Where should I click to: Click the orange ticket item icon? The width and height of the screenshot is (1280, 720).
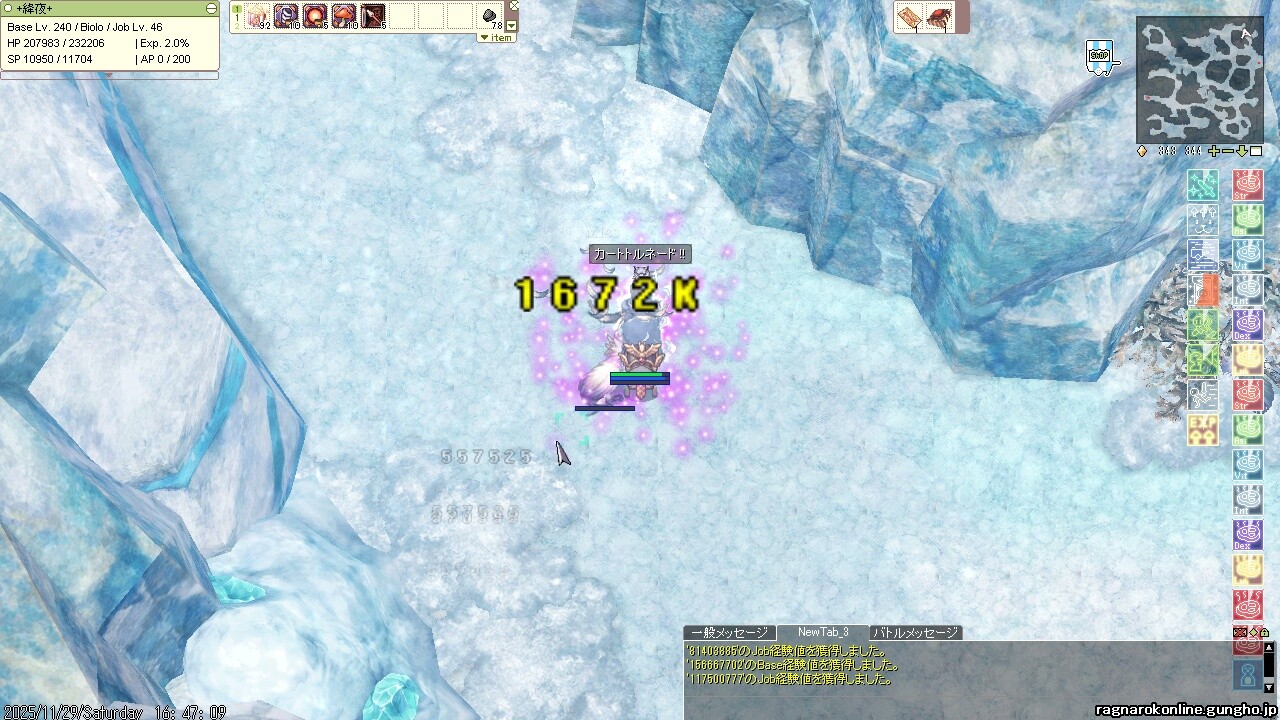[x=909, y=17]
